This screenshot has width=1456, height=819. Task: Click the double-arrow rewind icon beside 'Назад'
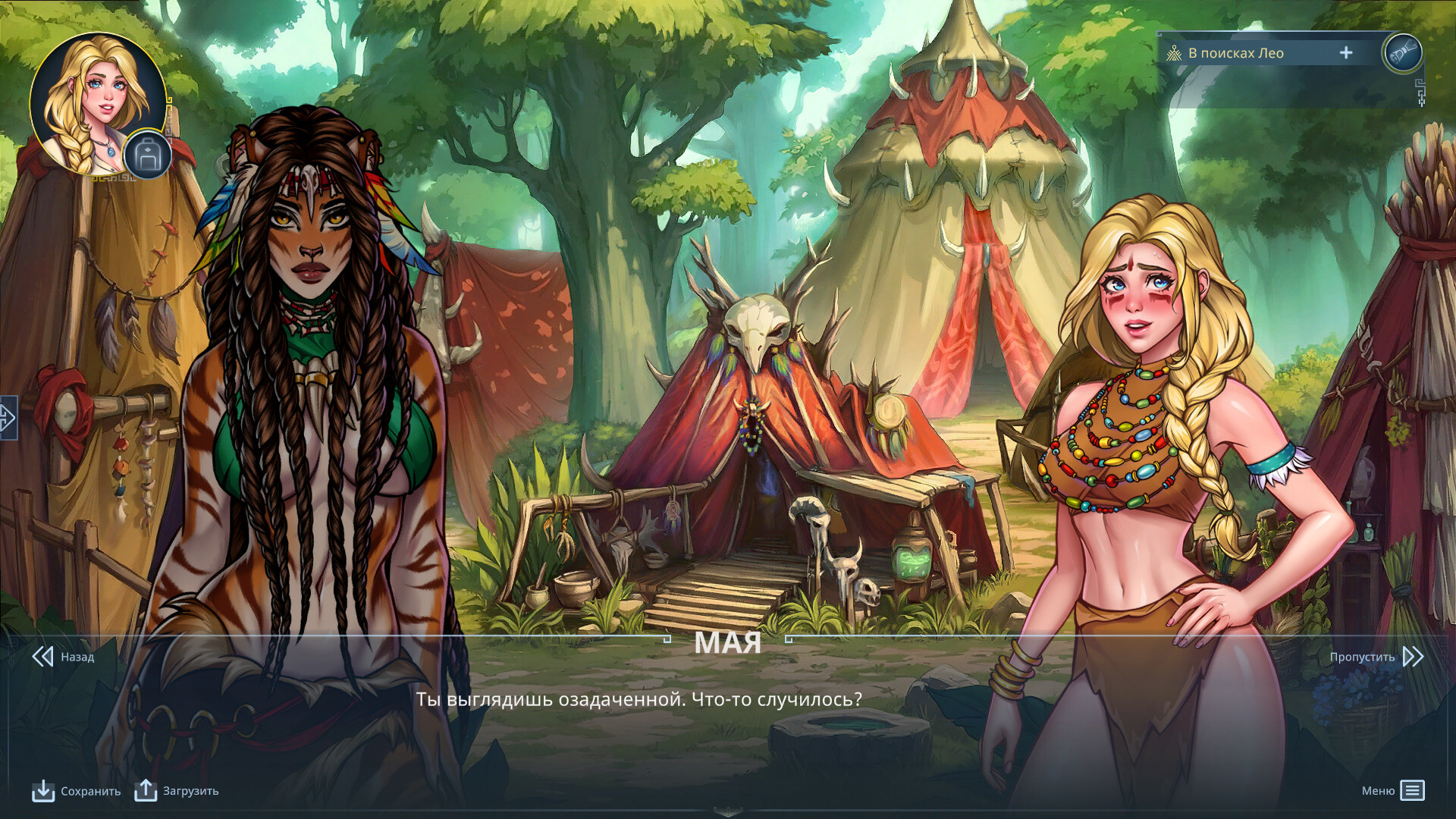click(x=42, y=657)
